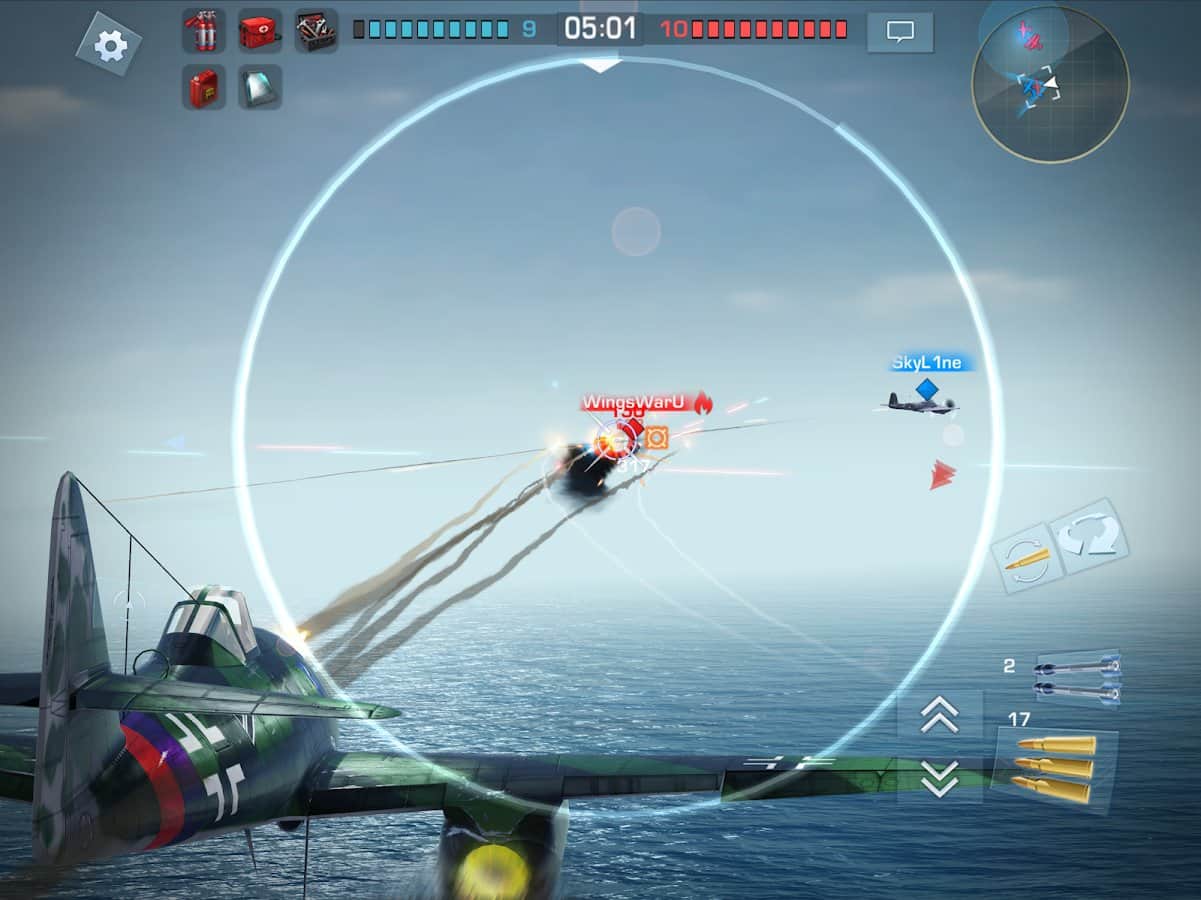Use the fire extinguisher consumable
1201x900 pixels.
click(x=203, y=31)
